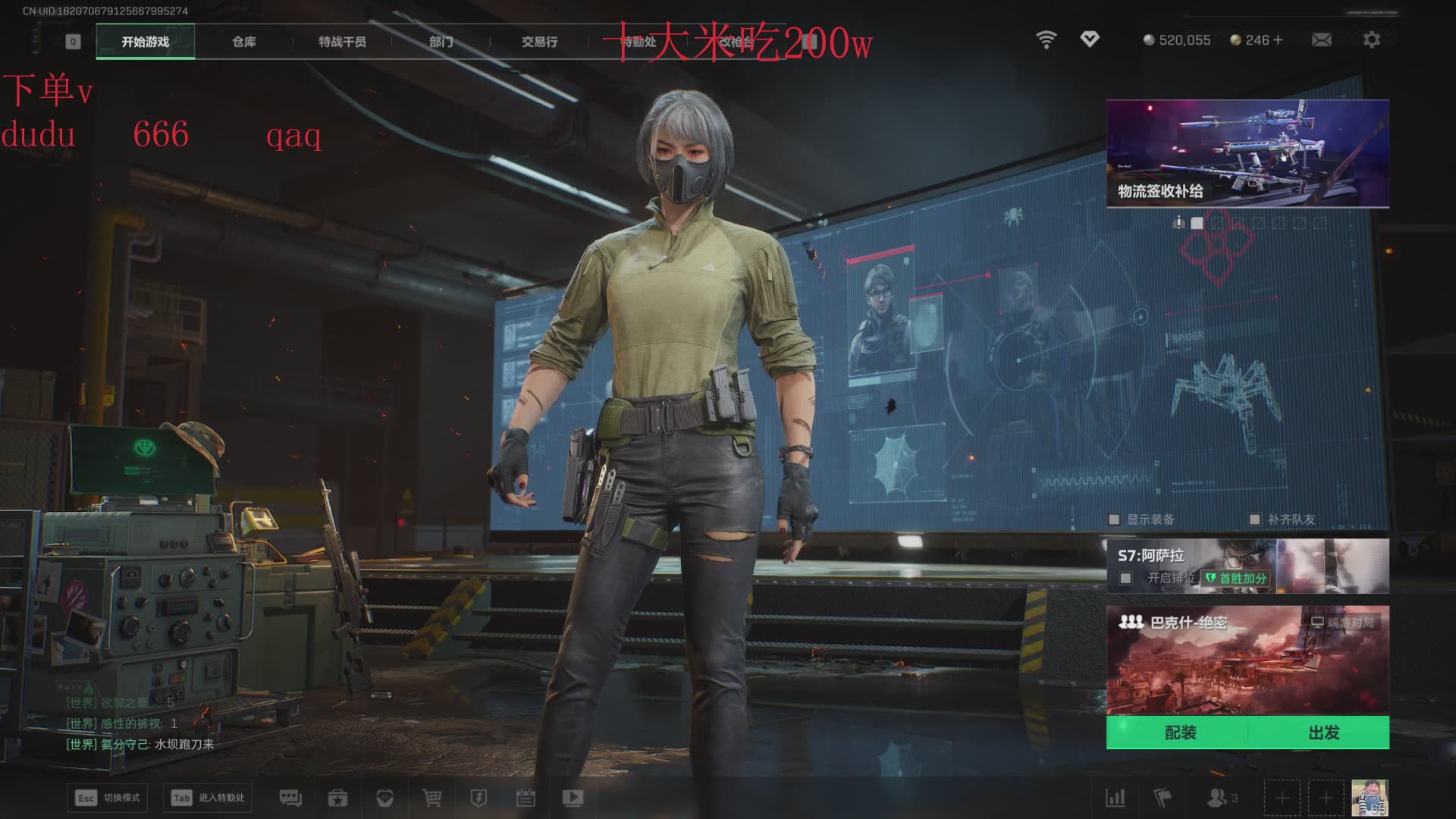Viewport: 1456px width, 819px height.
Task: Open the 物流签收补给 supply banner
Action: [1247, 153]
